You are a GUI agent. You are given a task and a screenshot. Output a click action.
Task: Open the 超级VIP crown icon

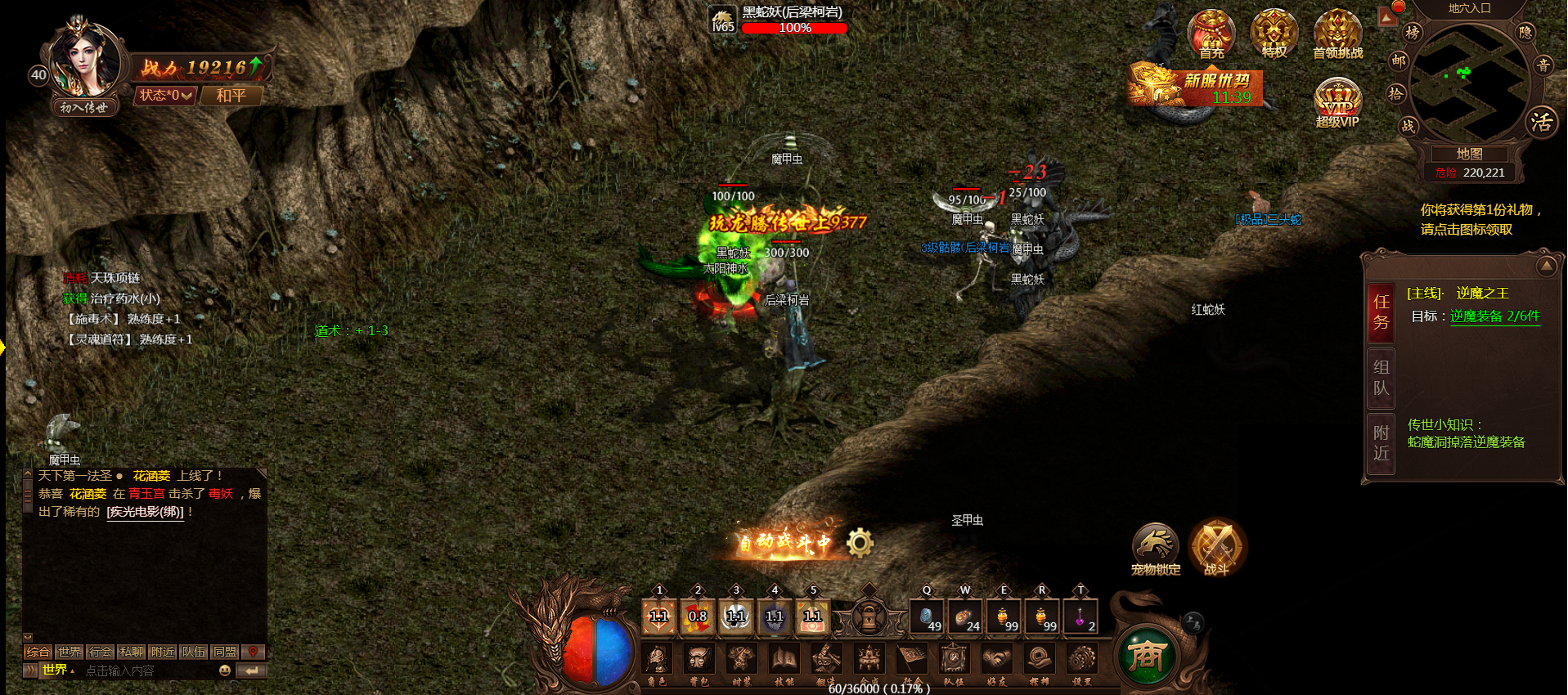(1337, 103)
